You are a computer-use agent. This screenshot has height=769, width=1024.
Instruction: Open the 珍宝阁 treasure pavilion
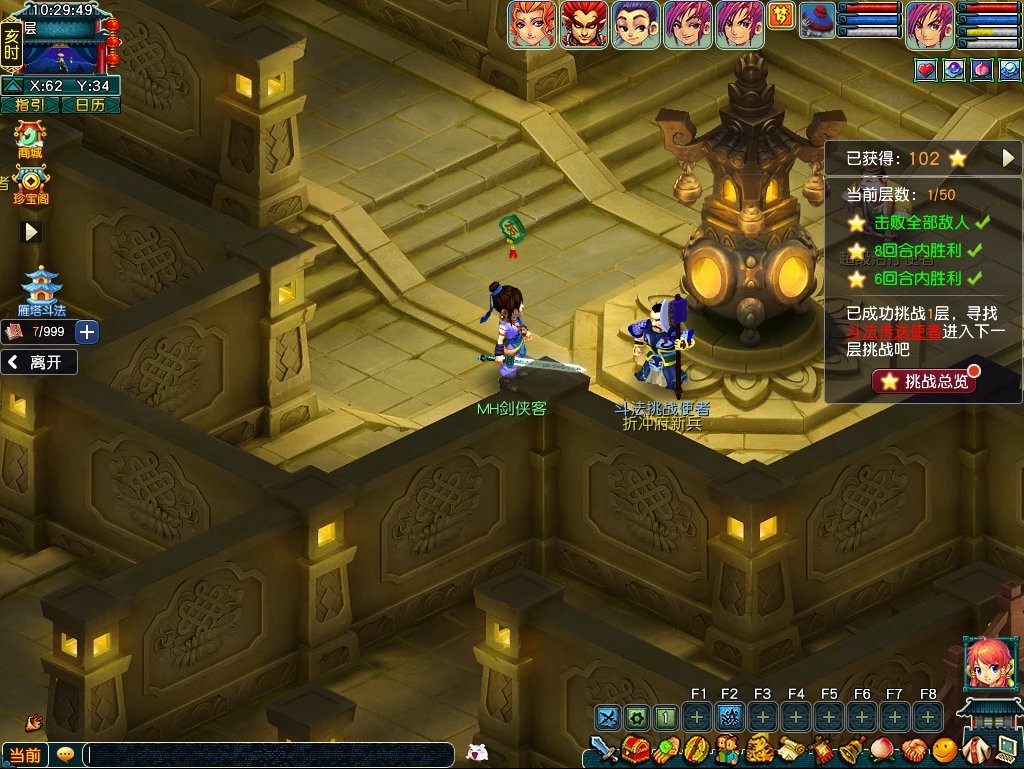[x=31, y=183]
